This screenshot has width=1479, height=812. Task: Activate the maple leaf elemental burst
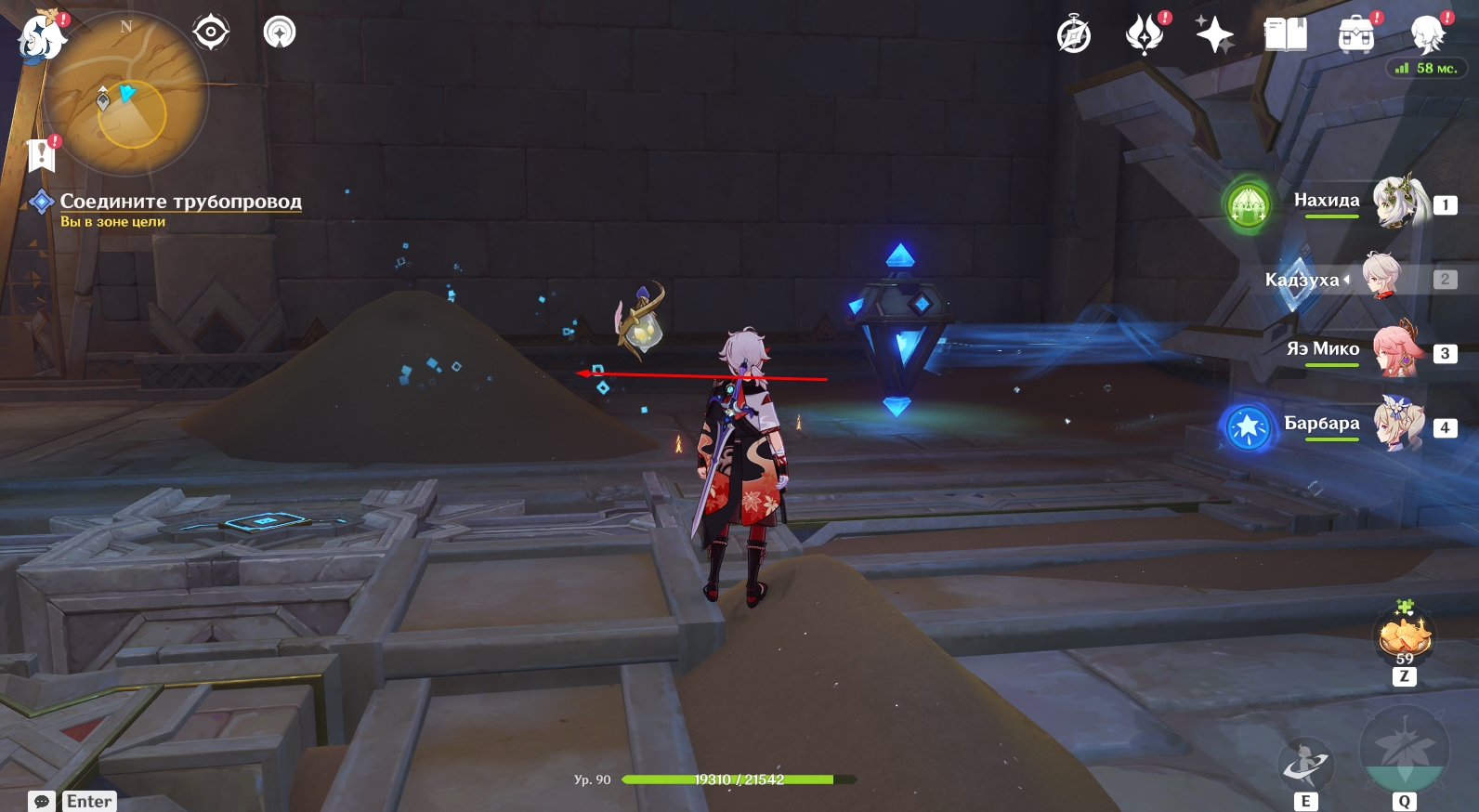tap(1404, 751)
